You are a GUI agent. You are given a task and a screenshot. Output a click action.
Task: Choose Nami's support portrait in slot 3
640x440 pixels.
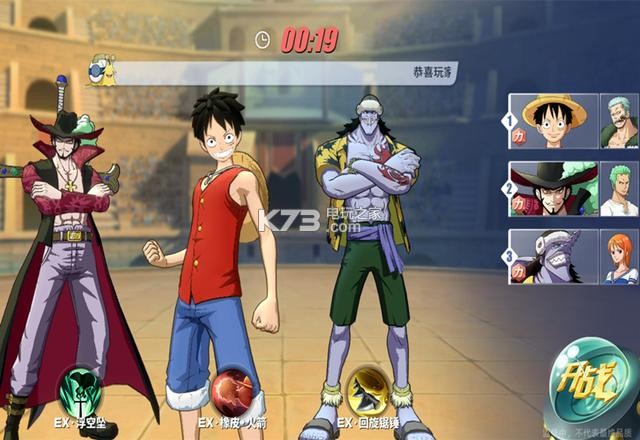619,257
